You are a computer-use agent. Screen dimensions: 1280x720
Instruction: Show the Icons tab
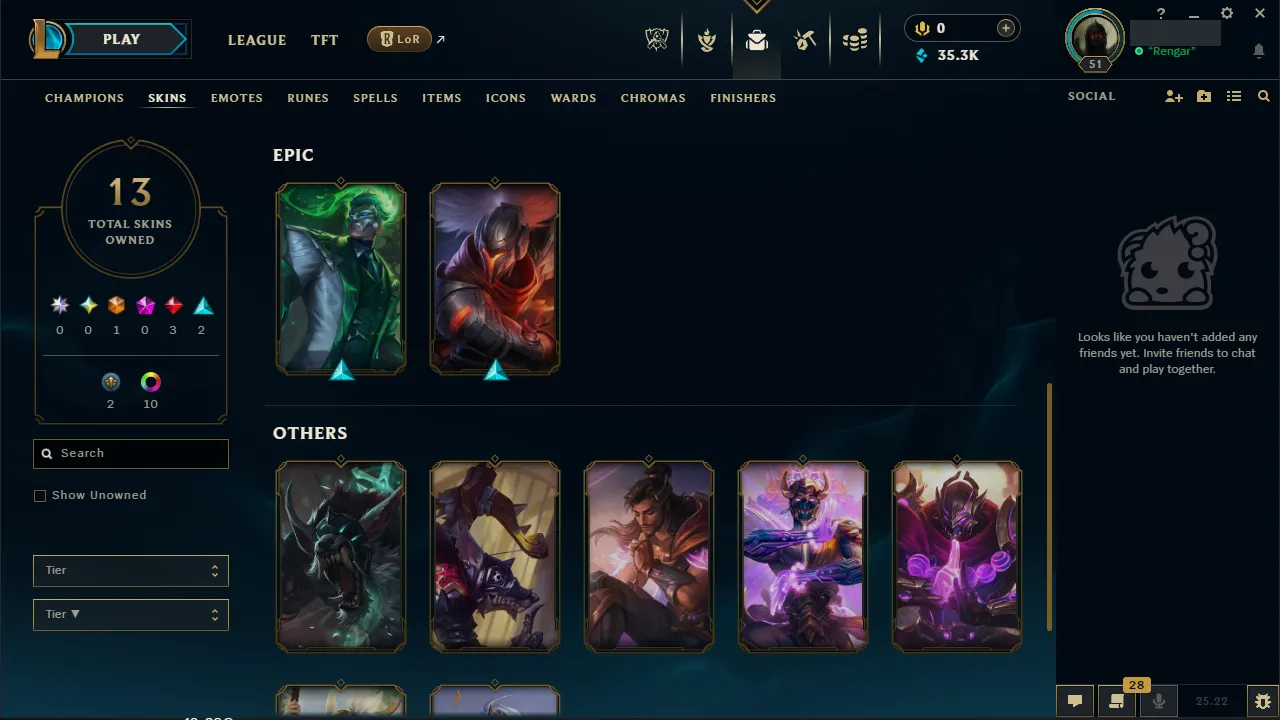505,98
